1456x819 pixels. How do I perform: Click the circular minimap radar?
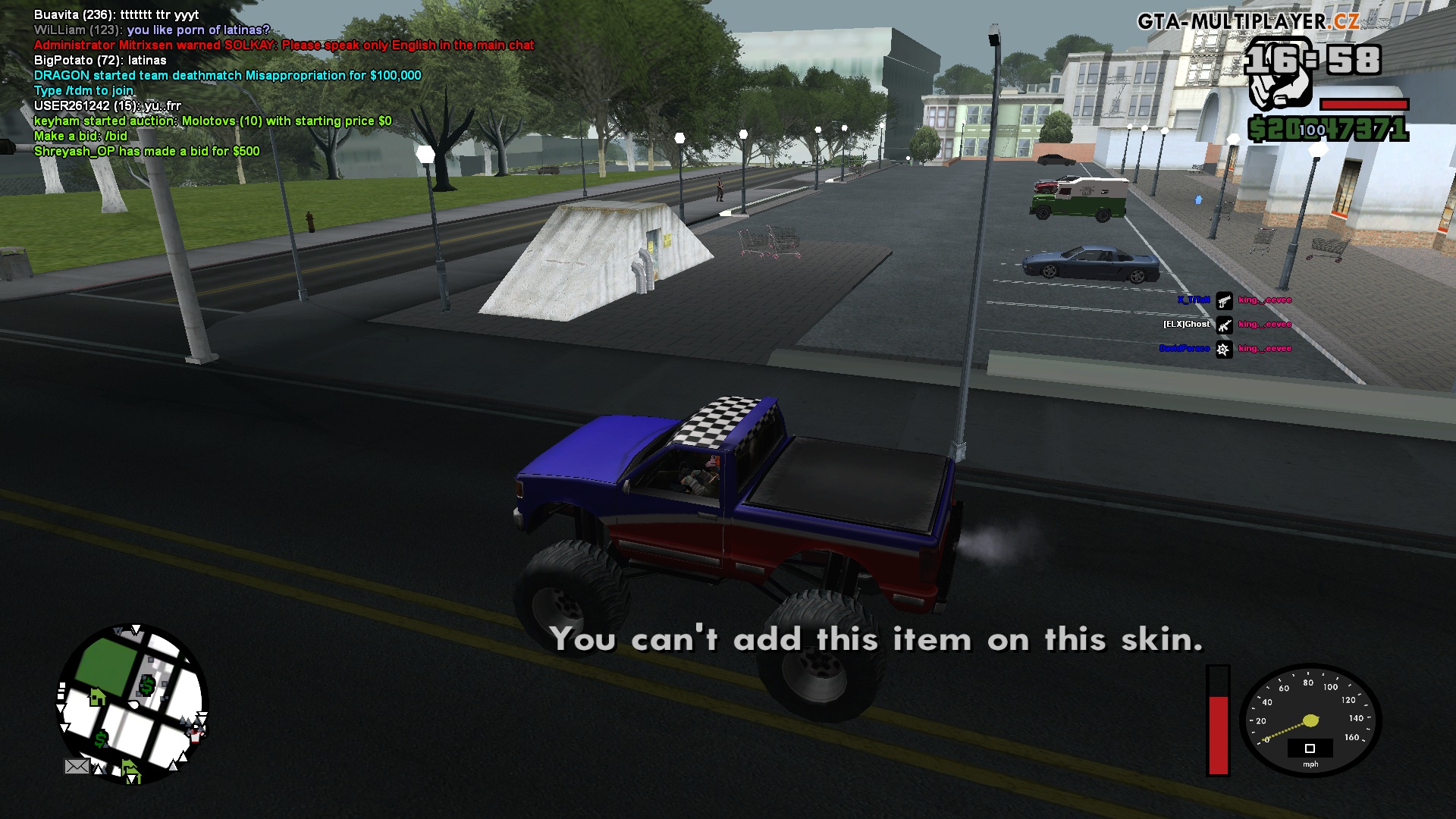133,704
